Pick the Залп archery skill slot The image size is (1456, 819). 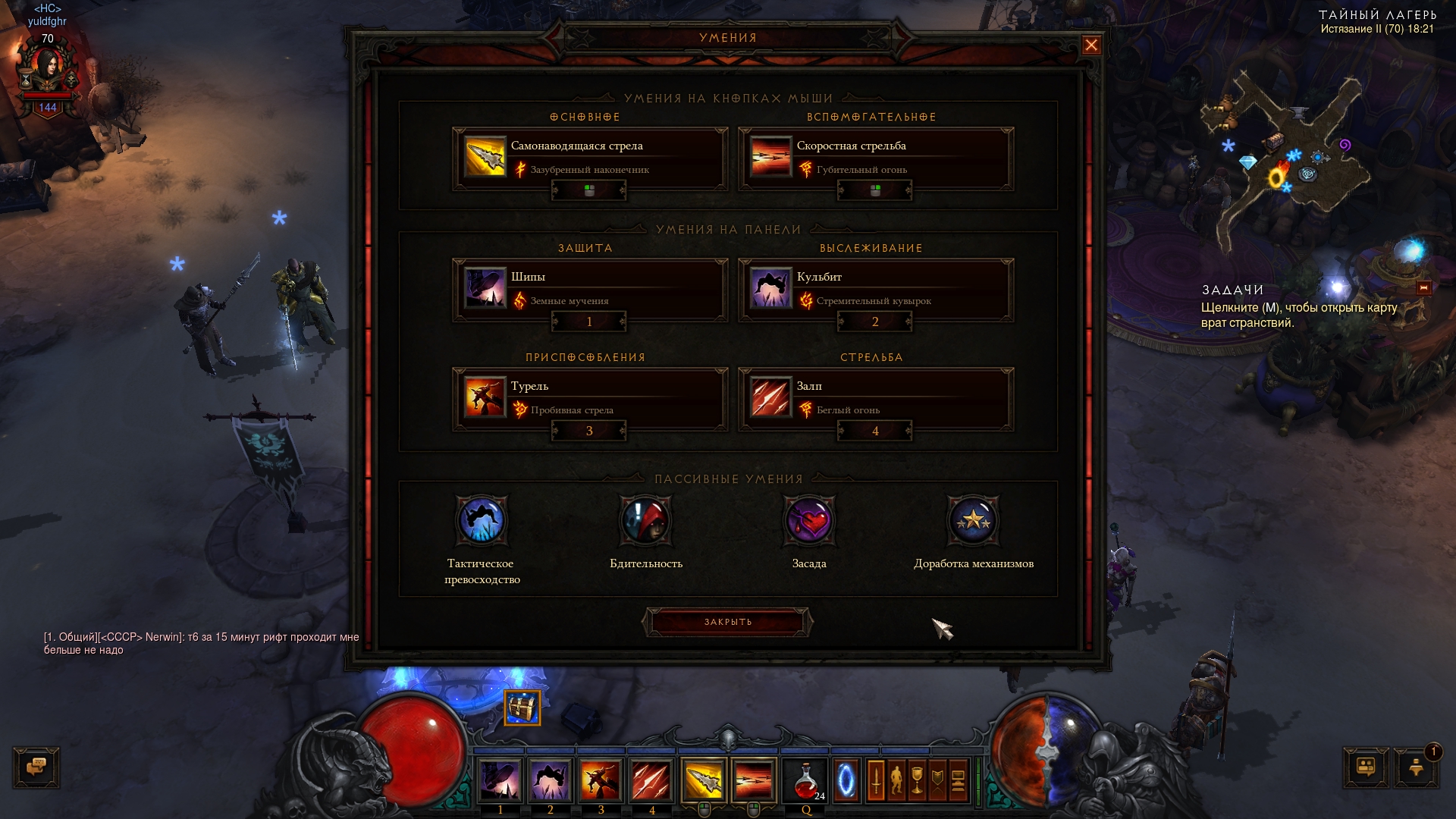(875, 398)
